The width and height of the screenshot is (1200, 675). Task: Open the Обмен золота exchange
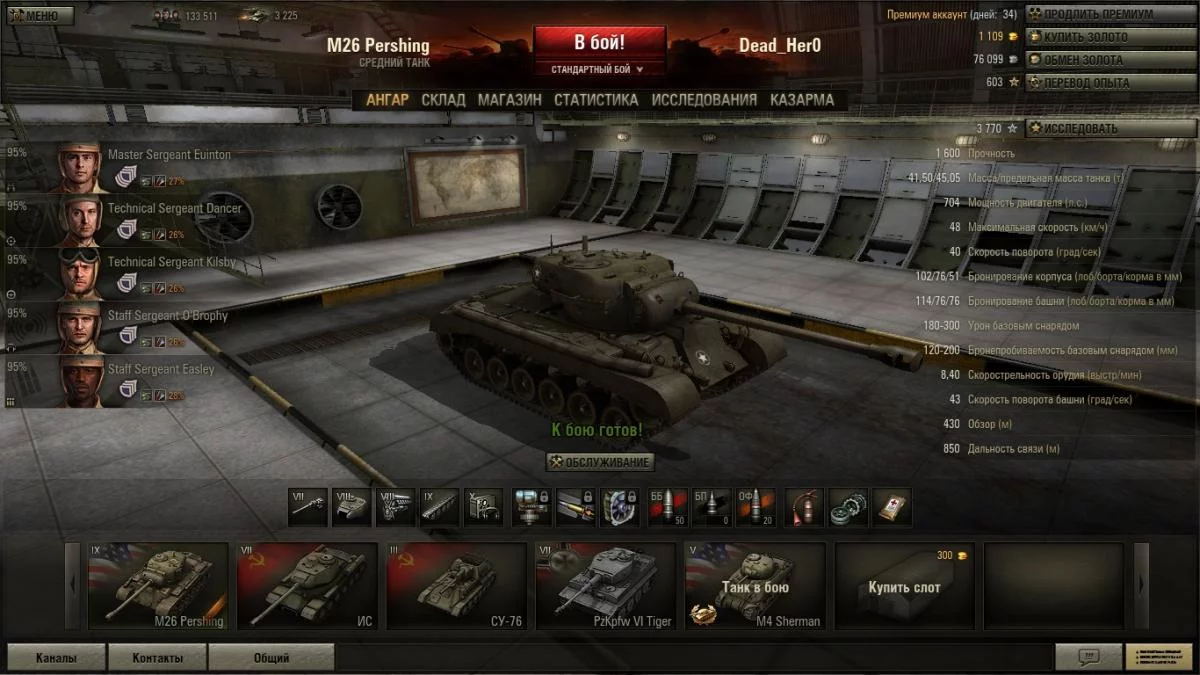pyautogui.click(x=1110, y=60)
